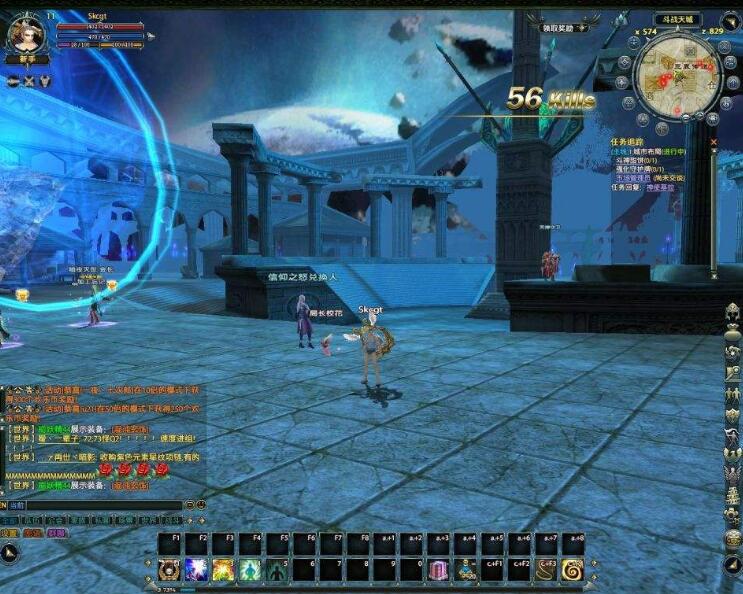The width and height of the screenshot is (743, 594).
Task: Click the golden ring skill in first slot
Action: tap(169, 570)
